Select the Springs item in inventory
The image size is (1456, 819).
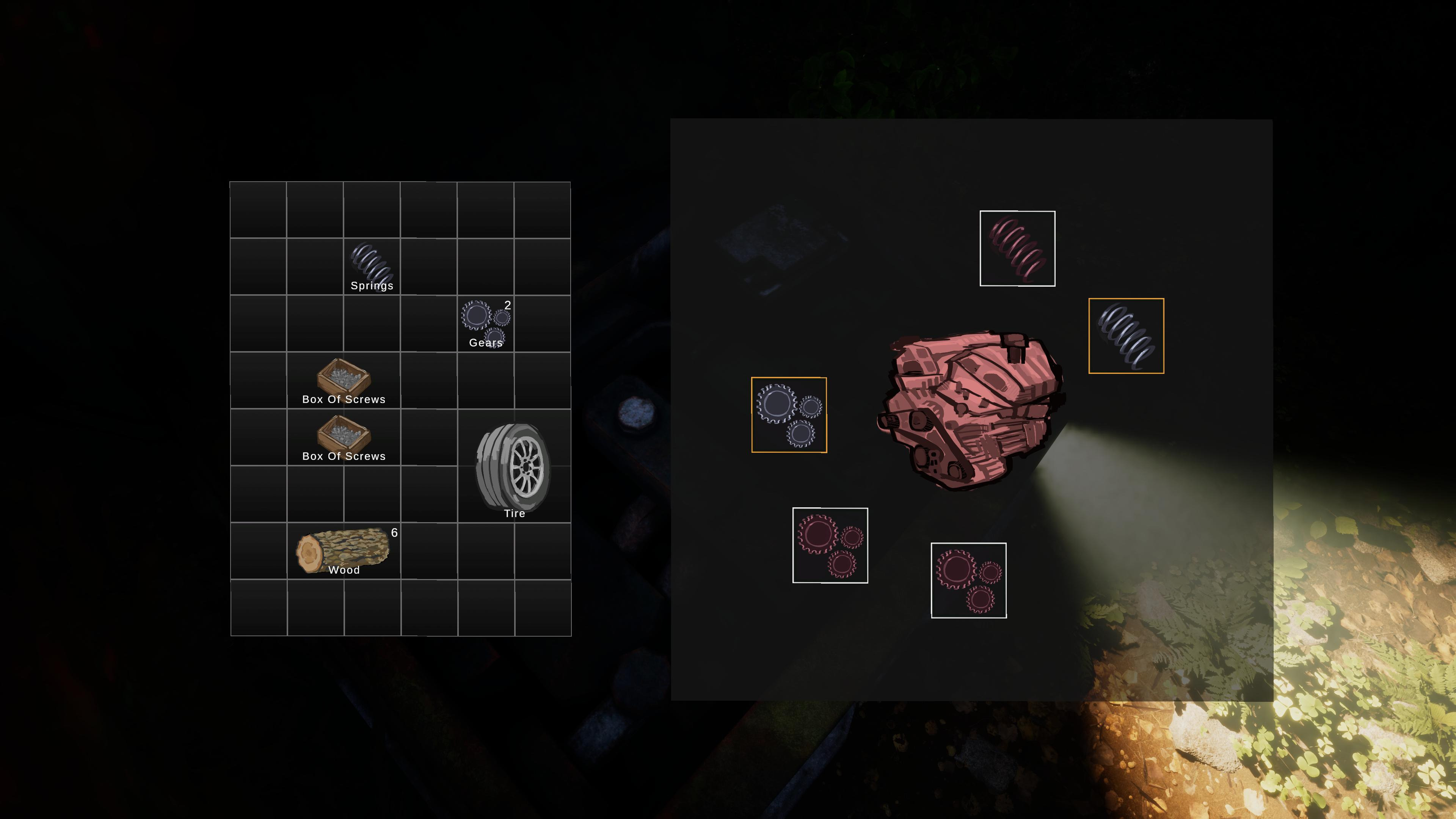pos(372,266)
